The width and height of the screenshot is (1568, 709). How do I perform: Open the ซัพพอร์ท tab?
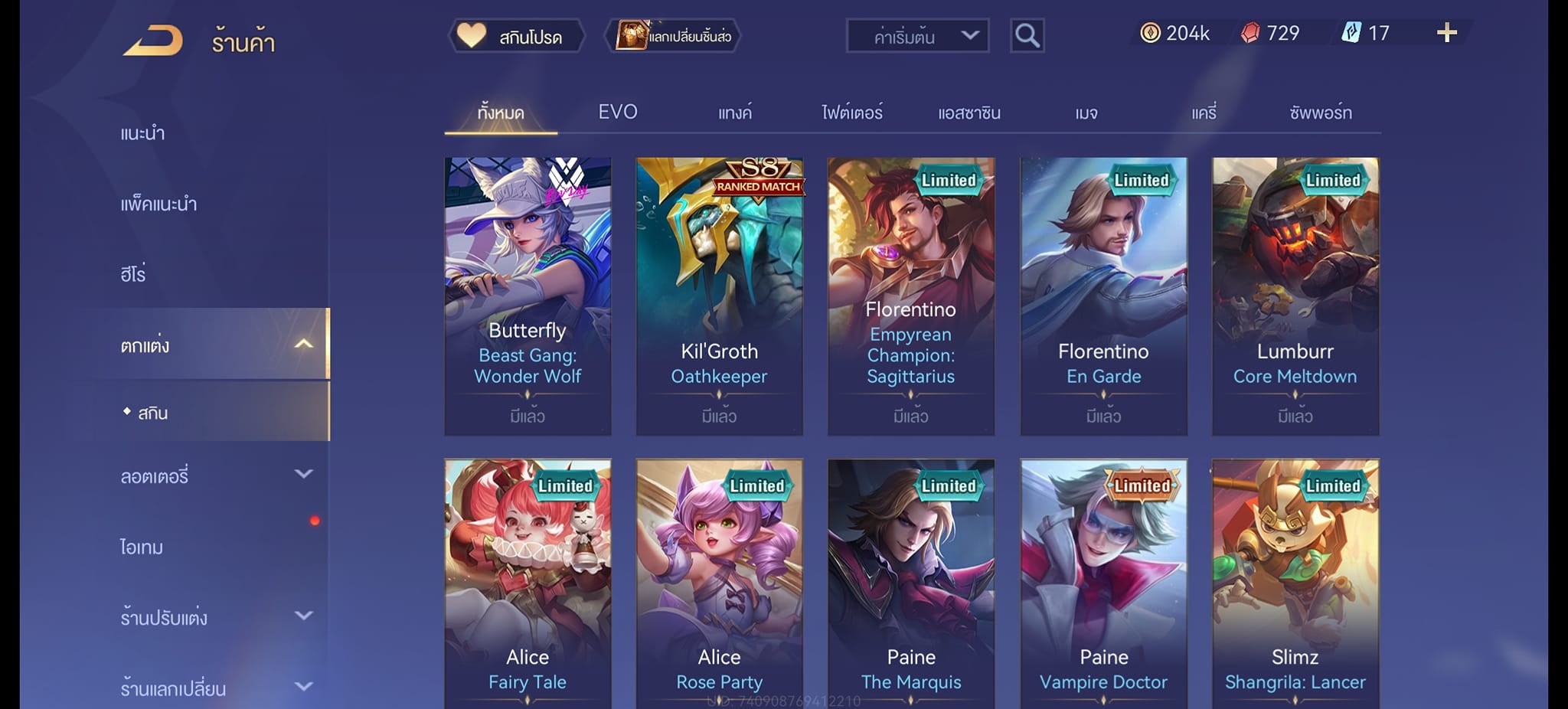[1321, 113]
